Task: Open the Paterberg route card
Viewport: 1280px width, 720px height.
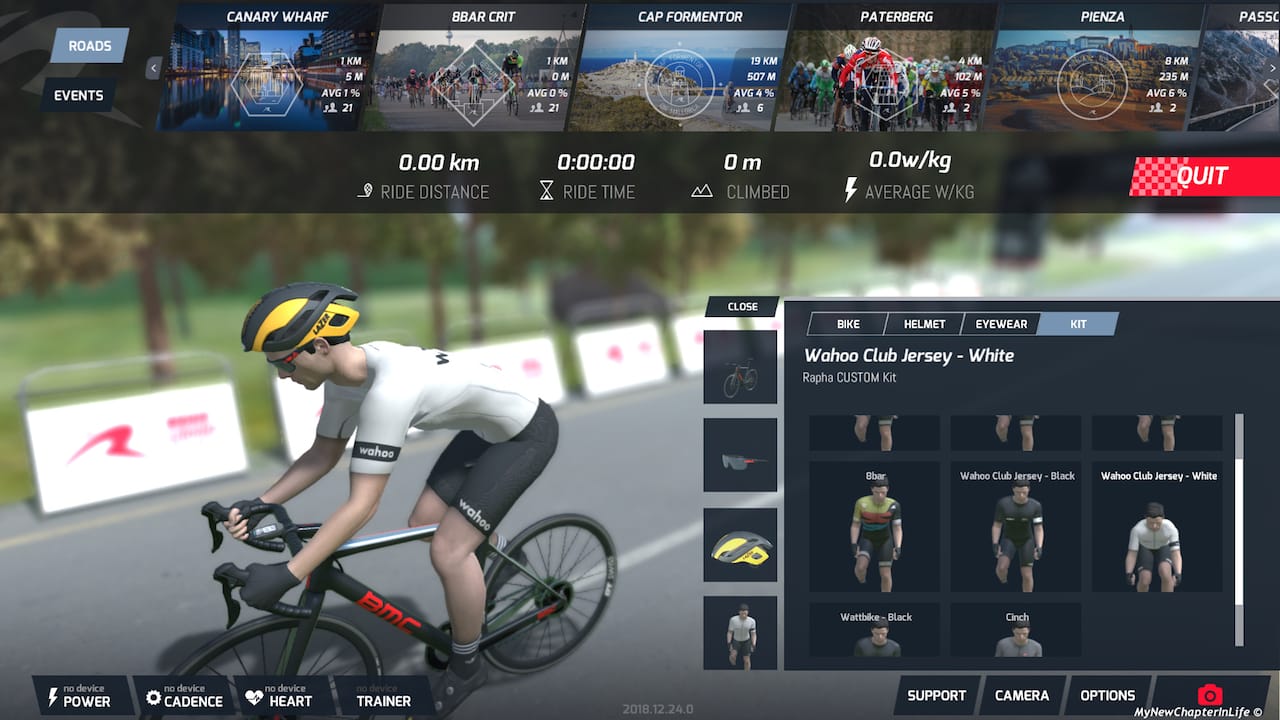Action: pyautogui.click(x=890, y=65)
